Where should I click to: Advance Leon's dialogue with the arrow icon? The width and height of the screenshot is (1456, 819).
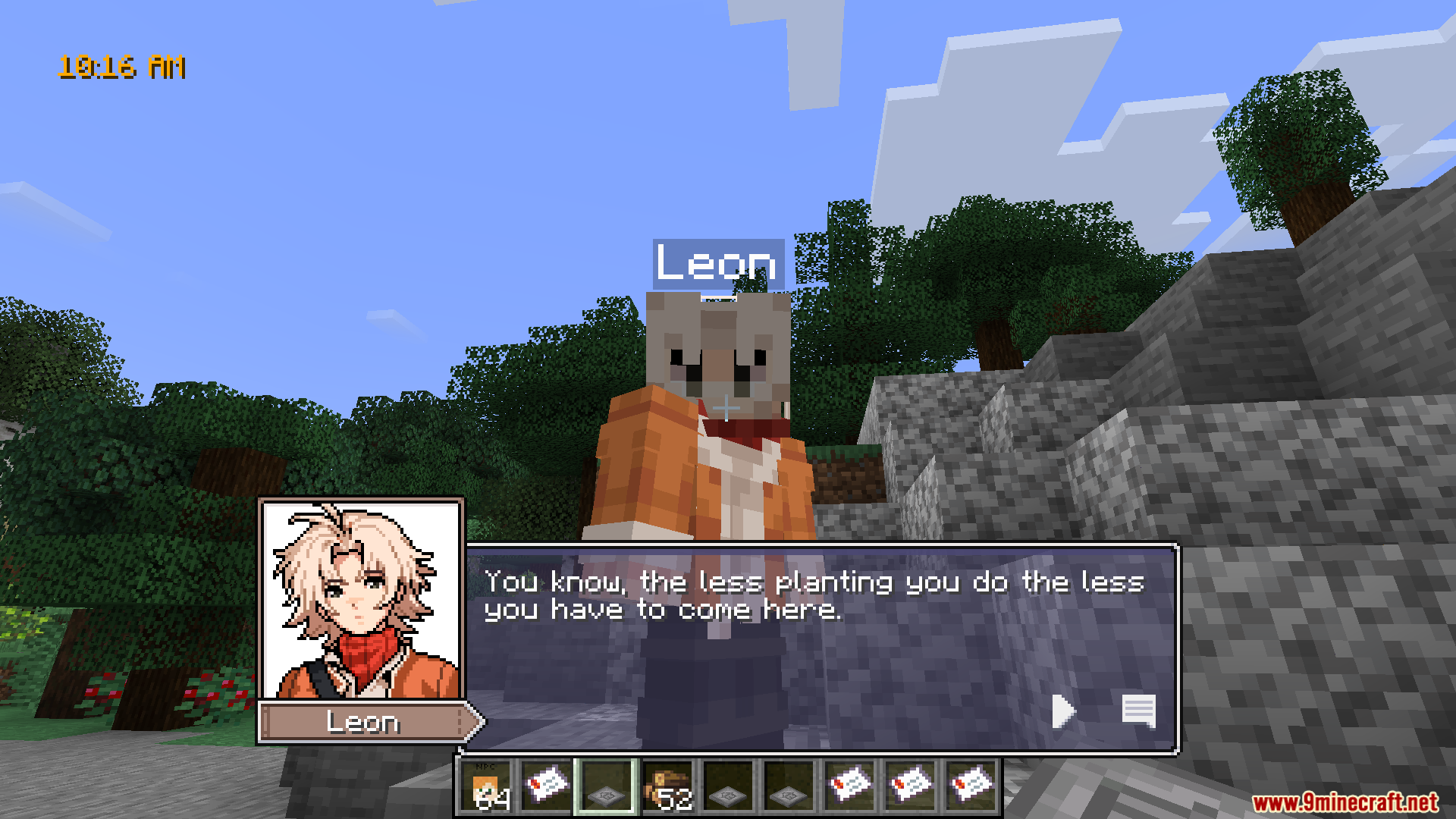click(x=1063, y=711)
